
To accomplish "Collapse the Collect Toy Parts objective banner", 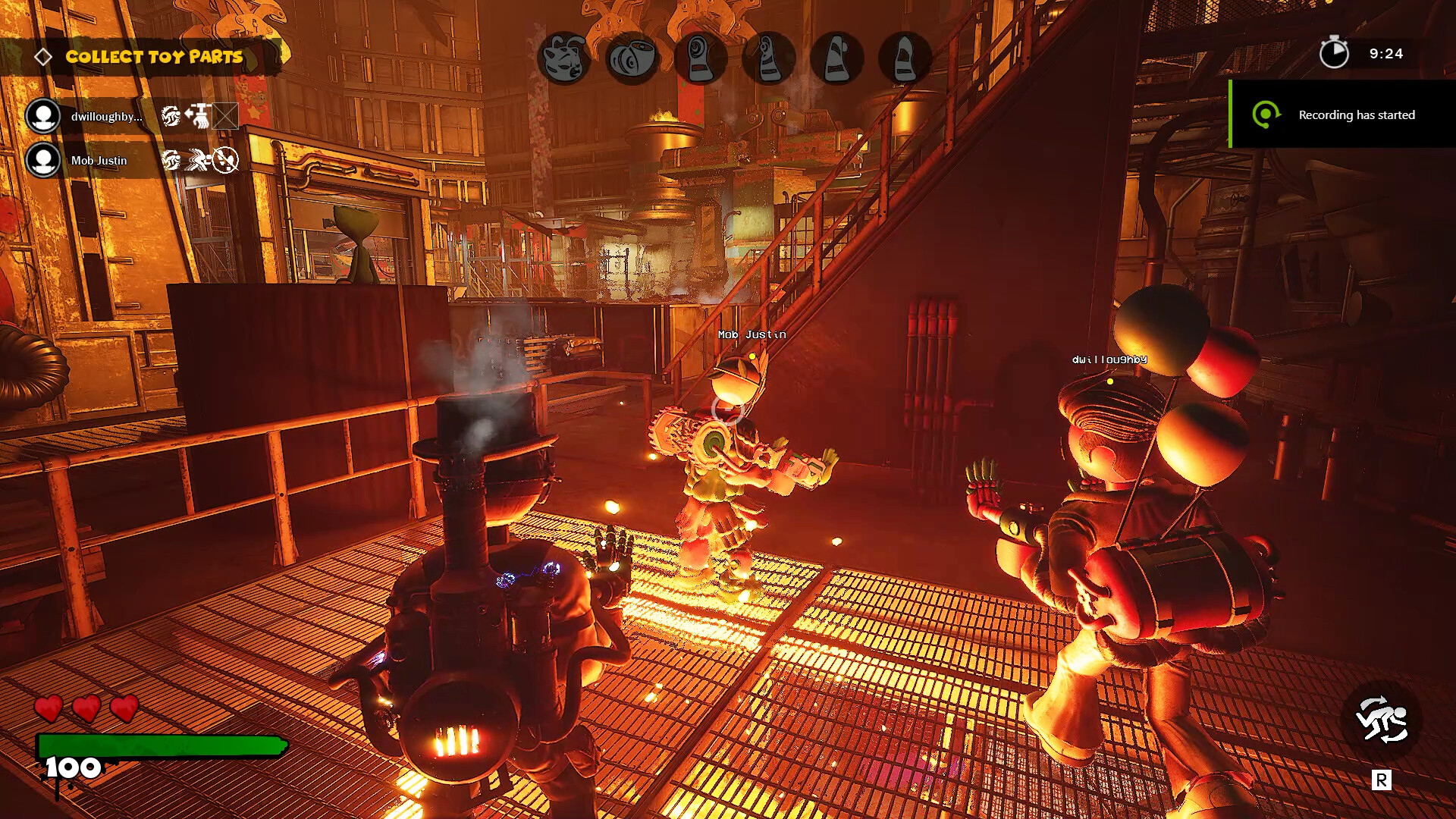I will point(154,56).
